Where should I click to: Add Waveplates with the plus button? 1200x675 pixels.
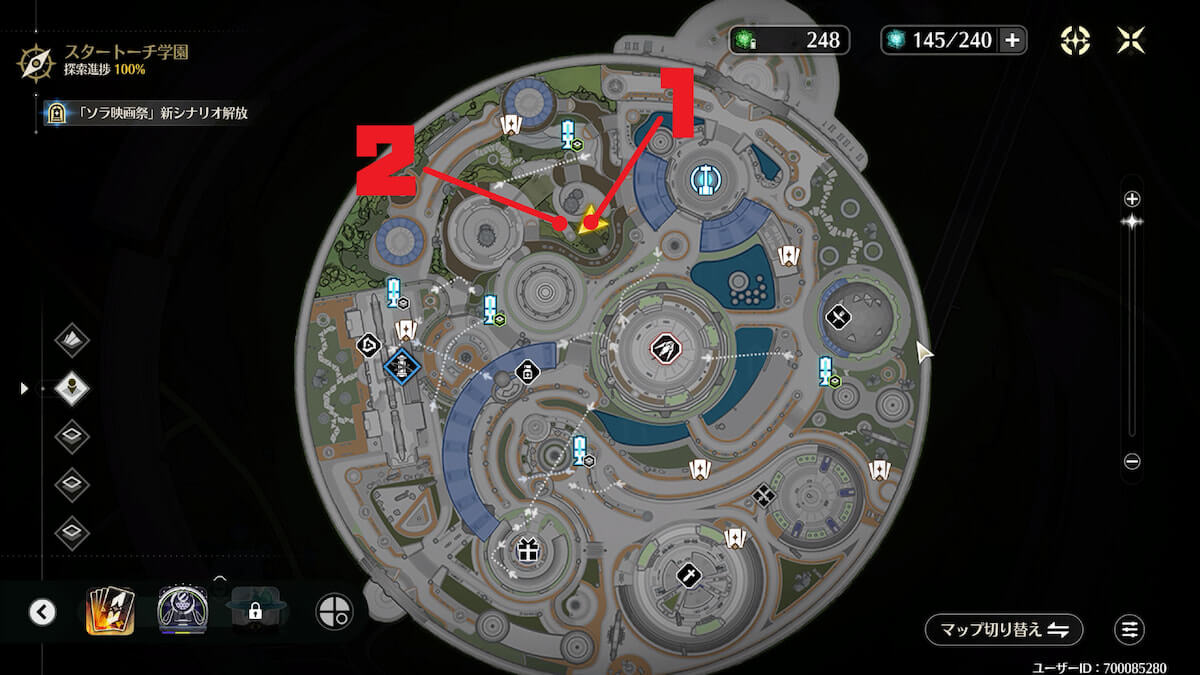pyautogui.click(x=1012, y=40)
